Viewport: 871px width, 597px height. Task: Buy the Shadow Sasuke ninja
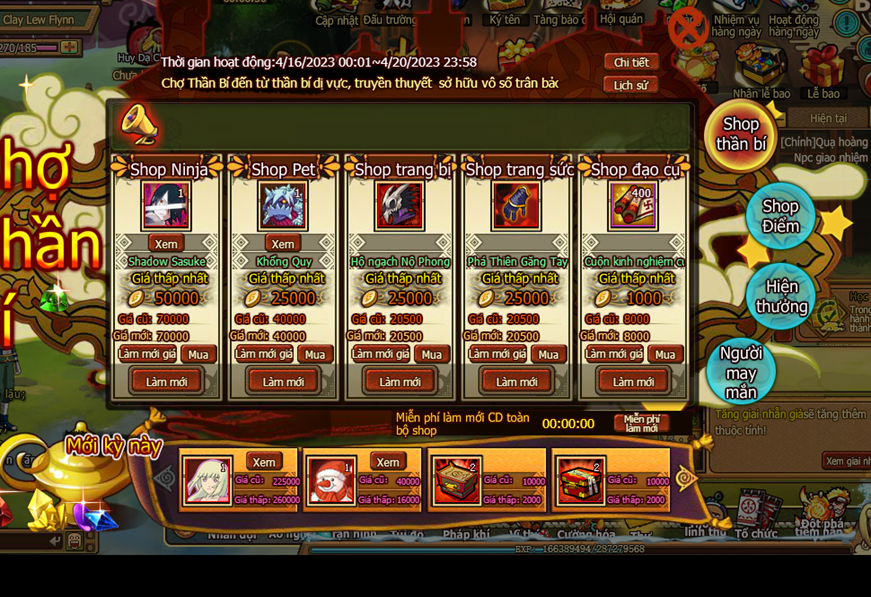(198, 354)
